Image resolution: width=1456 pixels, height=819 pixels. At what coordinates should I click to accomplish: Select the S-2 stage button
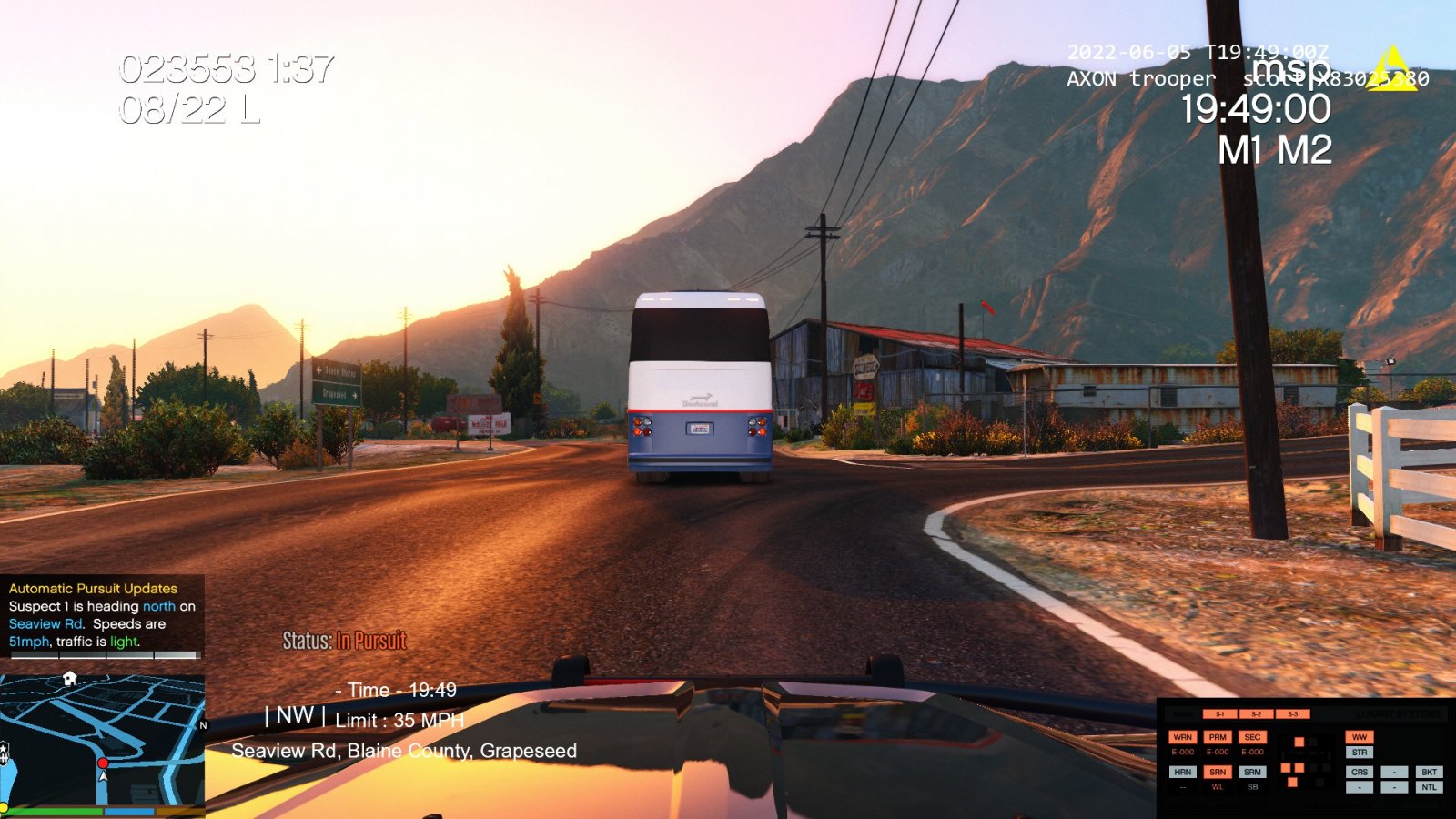click(1256, 714)
